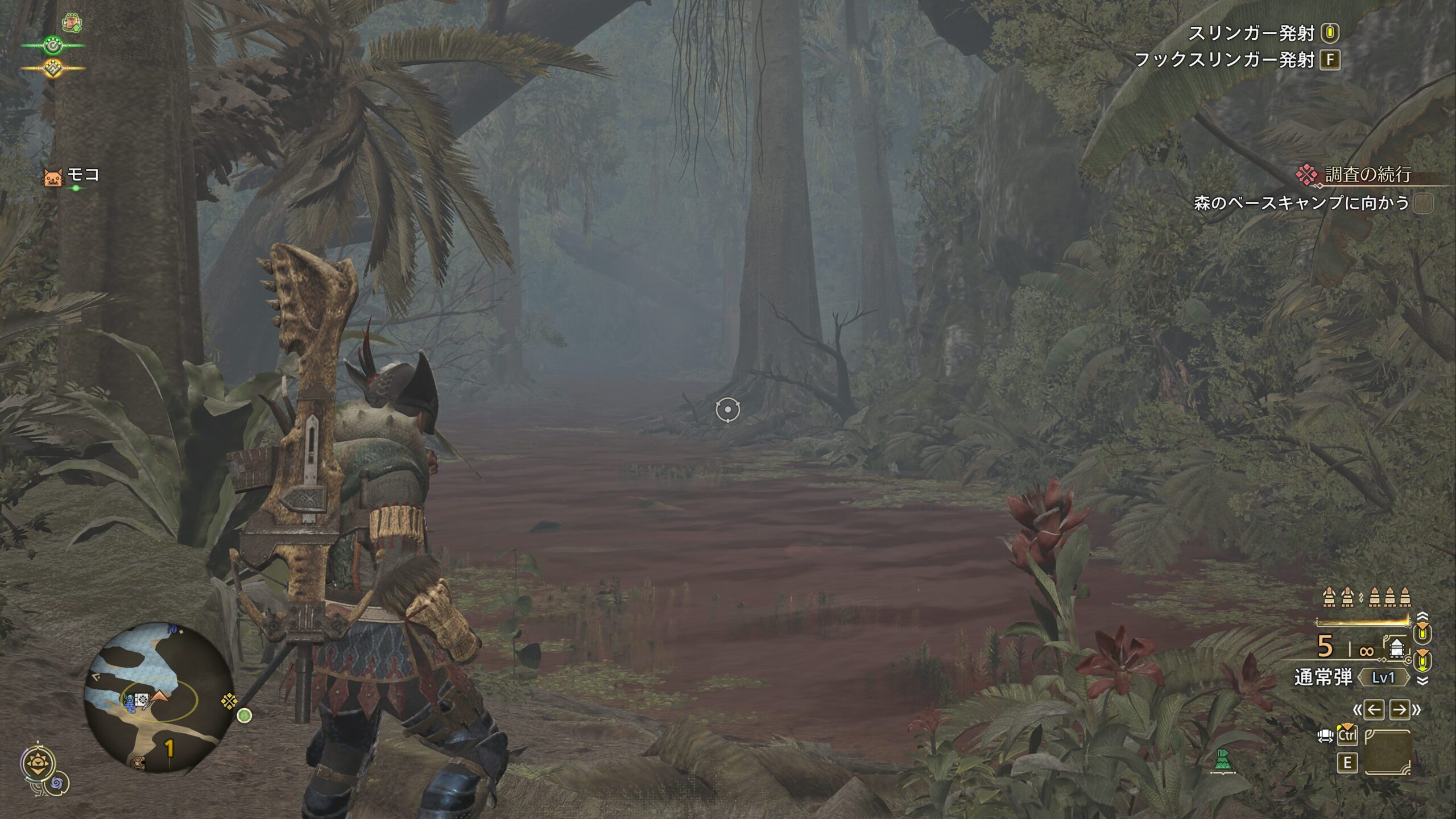Choose the white ammo cartridge icon

point(1396,648)
